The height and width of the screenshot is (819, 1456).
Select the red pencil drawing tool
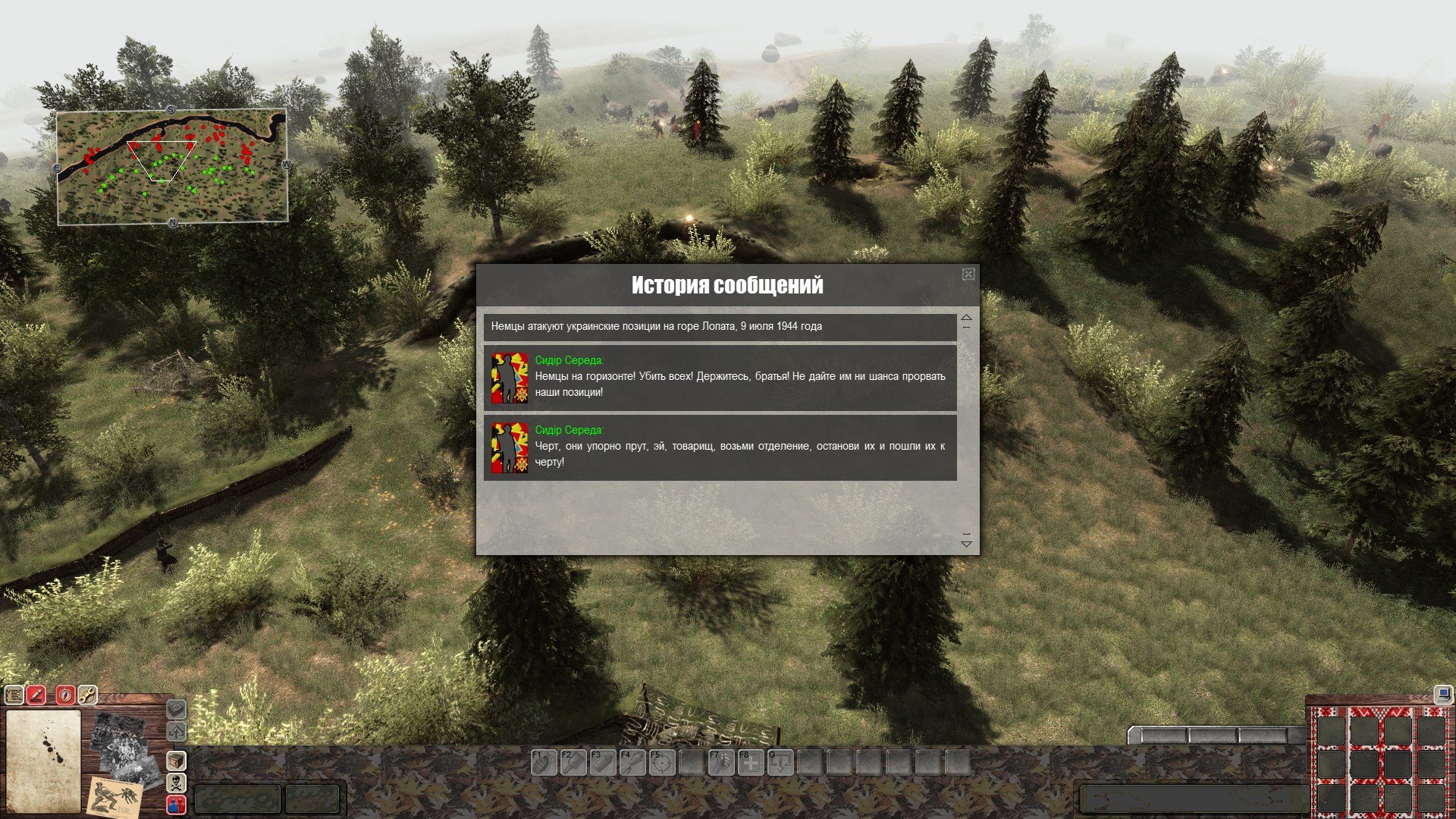(x=36, y=695)
